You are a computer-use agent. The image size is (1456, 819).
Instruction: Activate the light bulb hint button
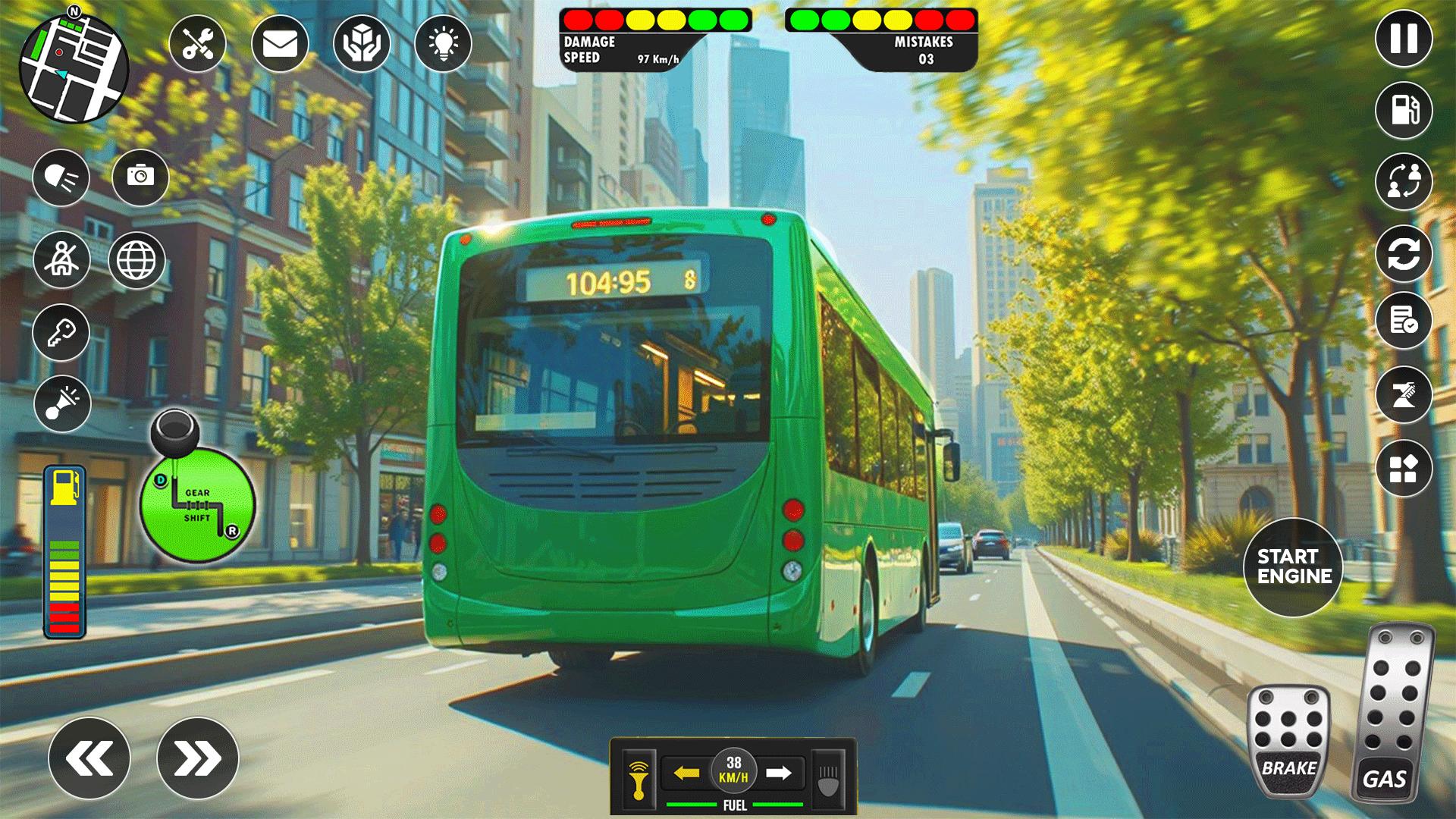[444, 44]
